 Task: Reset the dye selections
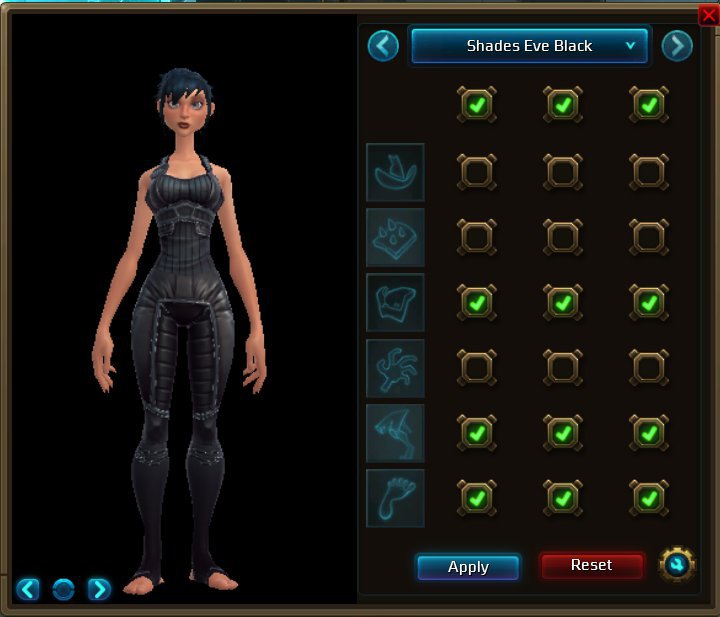[x=591, y=566]
